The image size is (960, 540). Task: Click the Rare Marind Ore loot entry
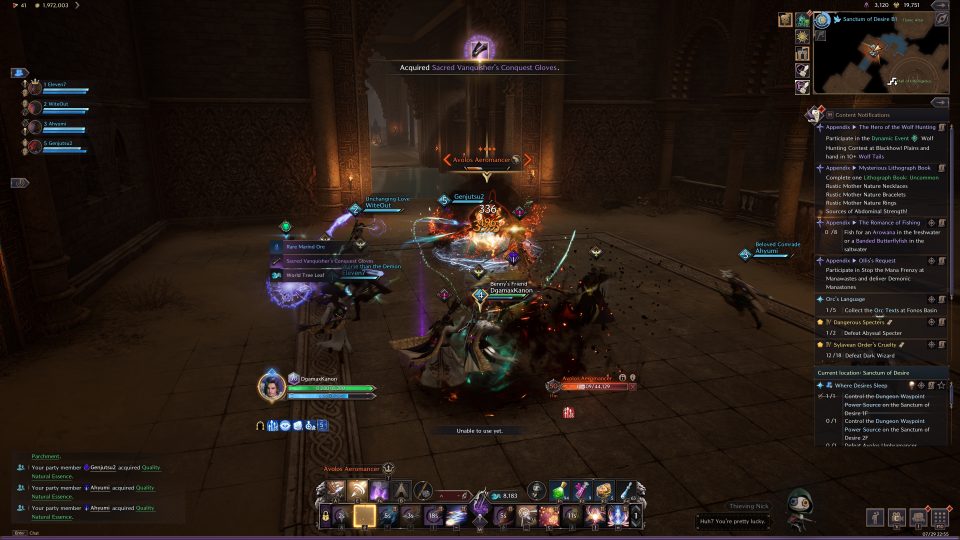coord(308,247)
